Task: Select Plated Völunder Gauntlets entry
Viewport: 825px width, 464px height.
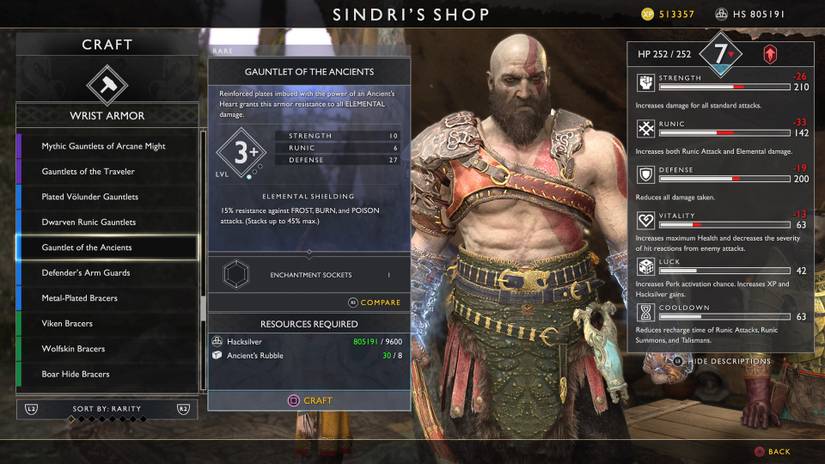Action: 90,197
